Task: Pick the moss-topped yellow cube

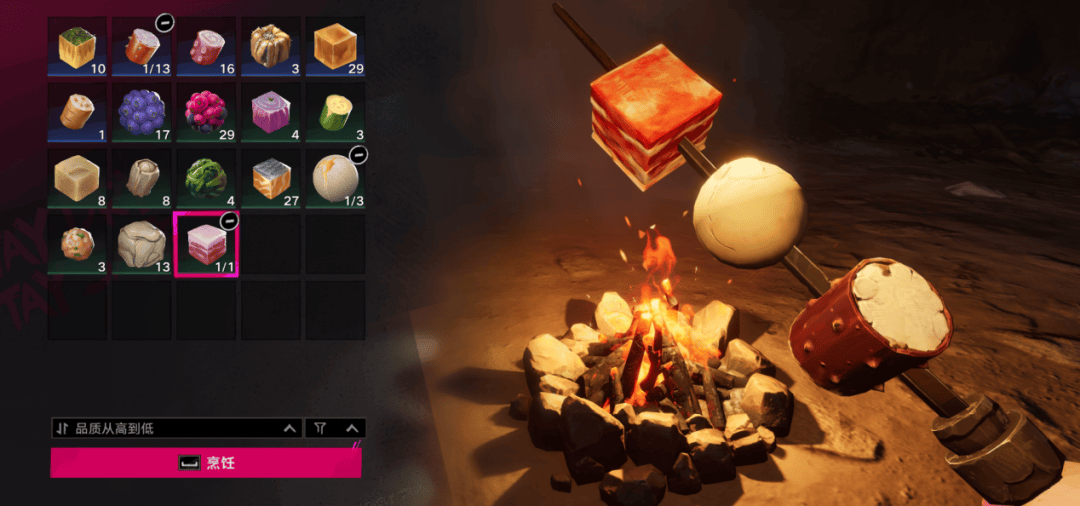Action: 77,46
